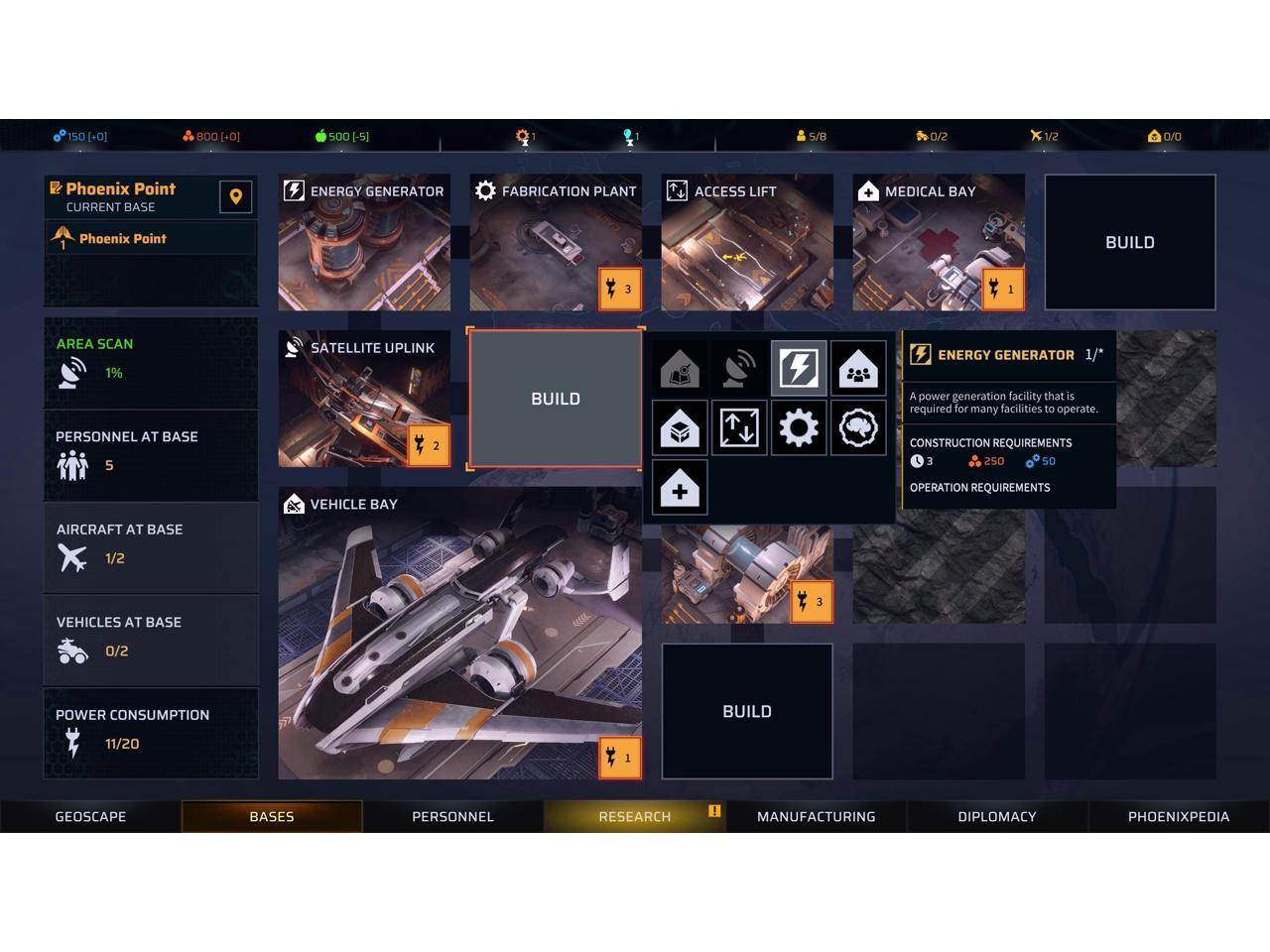Viewport: 1270px width, 952px height.
Task: Select the Bases tab
Action: point(271,816)
